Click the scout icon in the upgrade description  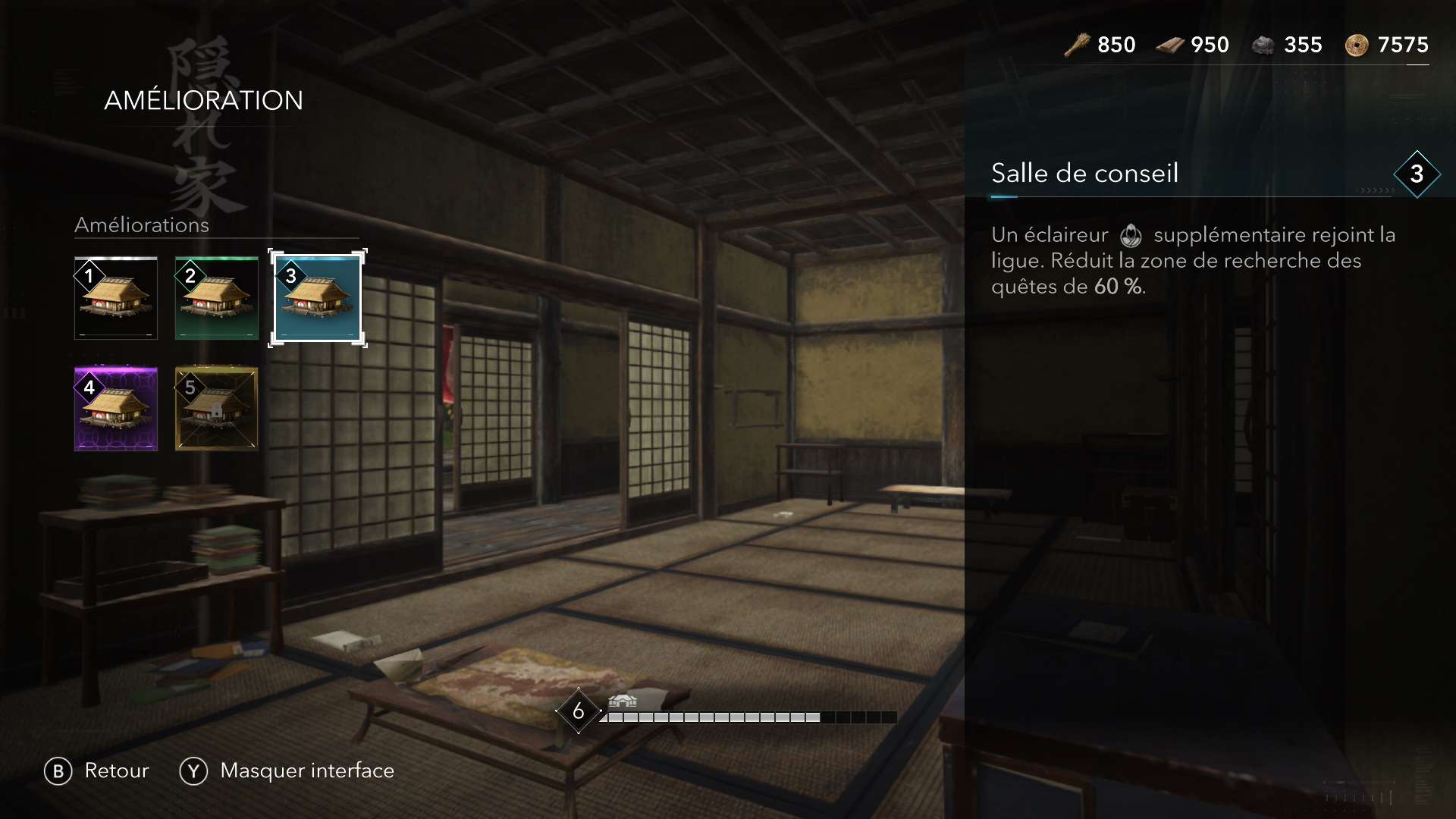coord(1131,235)
